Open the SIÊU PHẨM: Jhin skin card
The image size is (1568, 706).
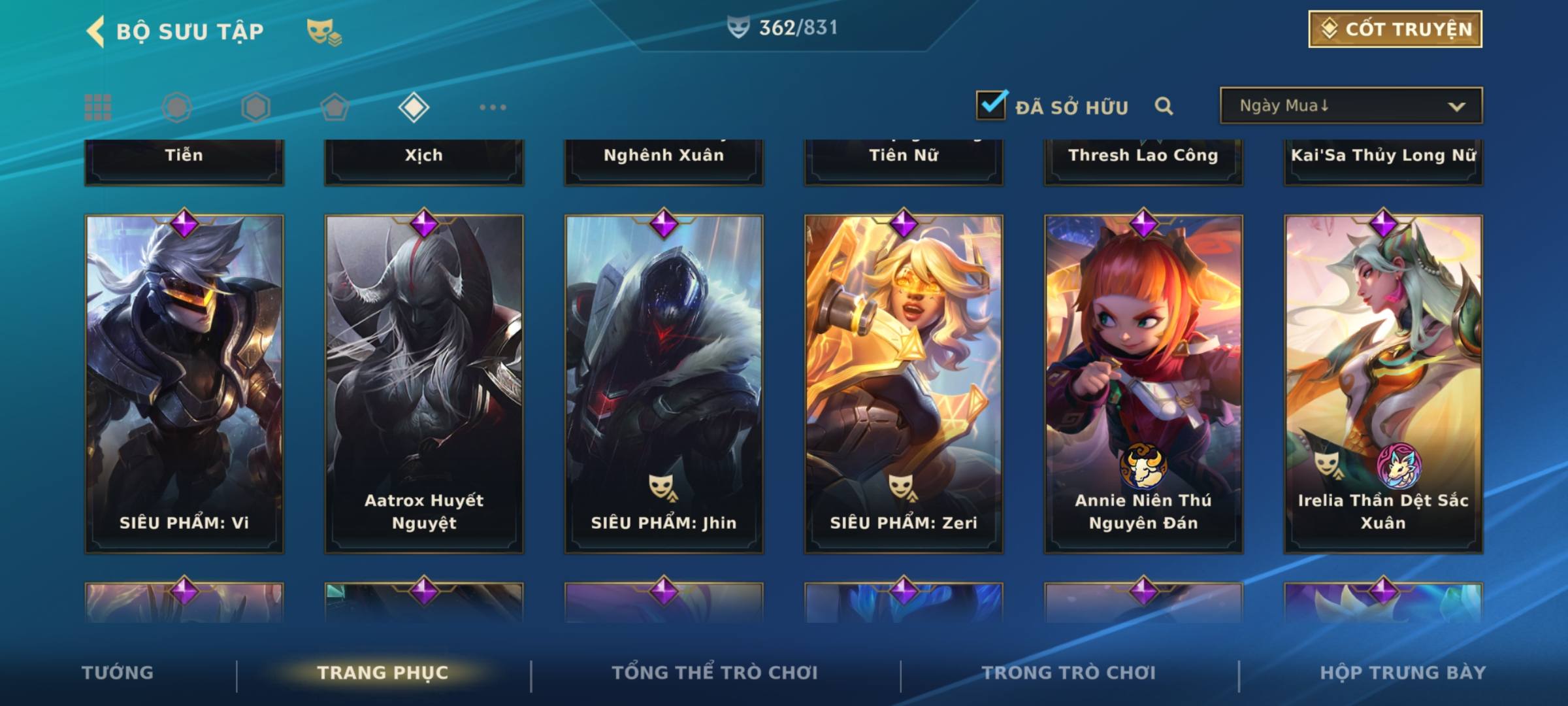664,384
